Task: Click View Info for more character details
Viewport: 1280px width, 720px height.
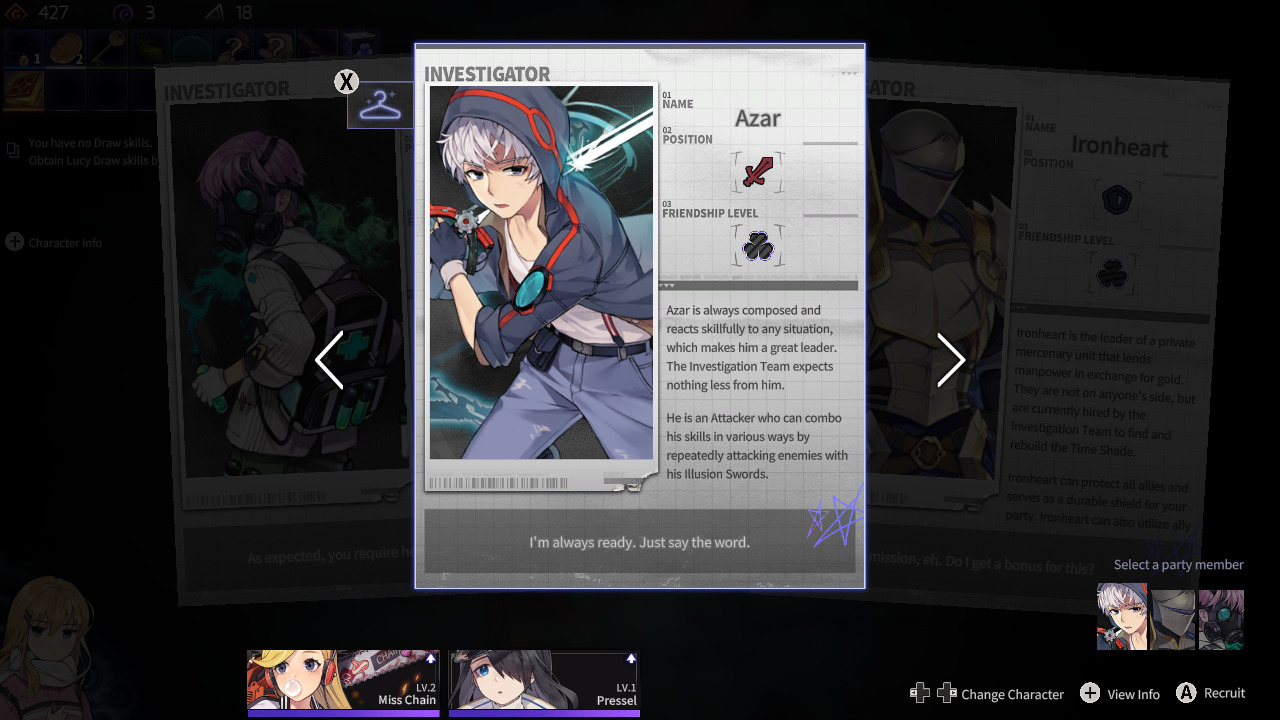Action: pos(1120,693)
